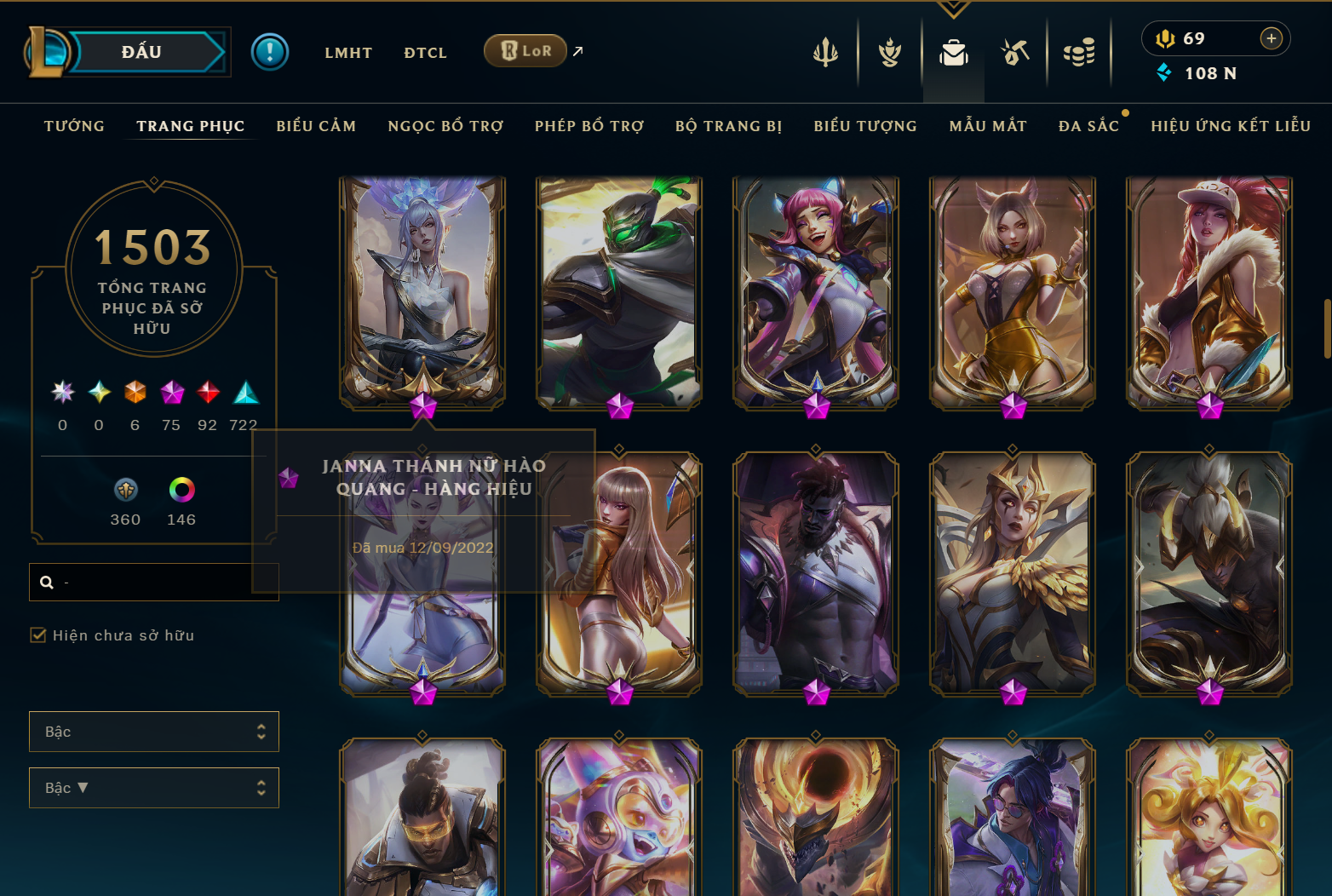Screen dimensions: 1332x896
Task: Open Hextech crafting with the loot icon
Action: [1015, 51]
